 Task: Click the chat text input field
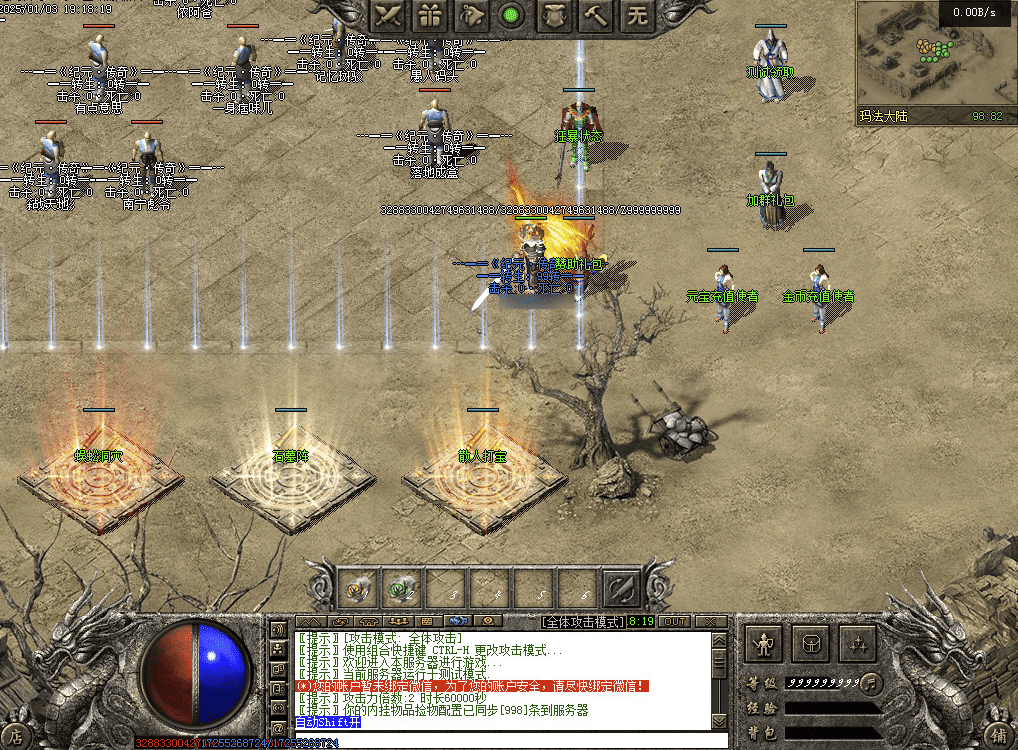click(x=500, y=742)
